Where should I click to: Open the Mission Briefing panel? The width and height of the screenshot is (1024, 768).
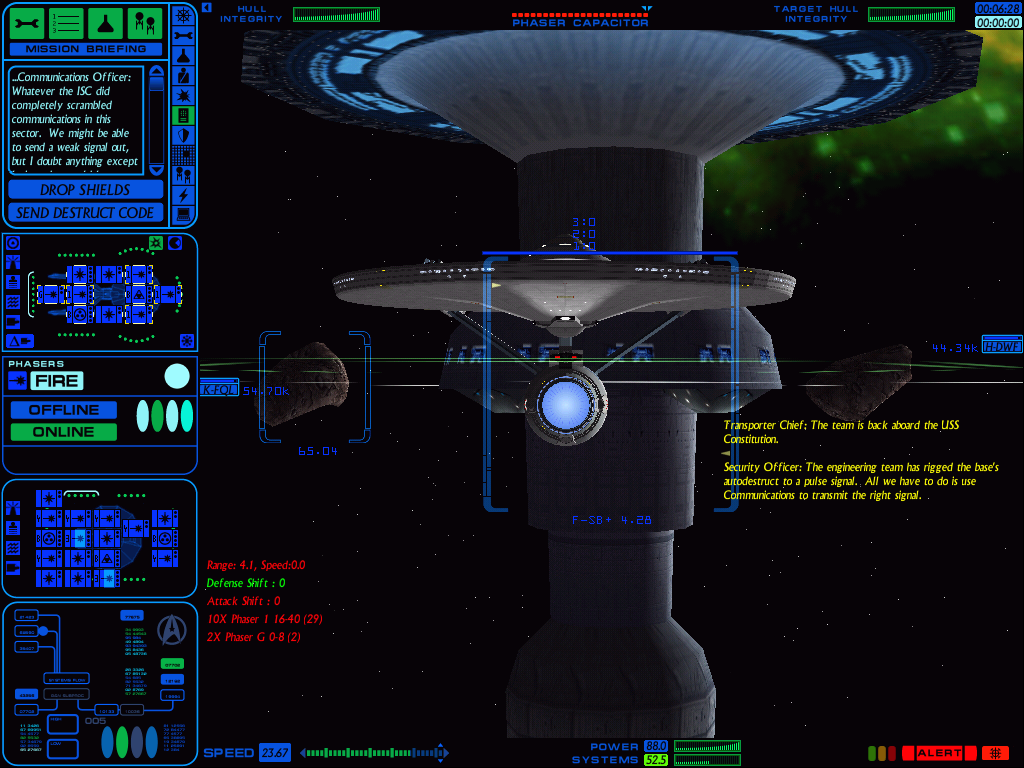coord(85,49)
